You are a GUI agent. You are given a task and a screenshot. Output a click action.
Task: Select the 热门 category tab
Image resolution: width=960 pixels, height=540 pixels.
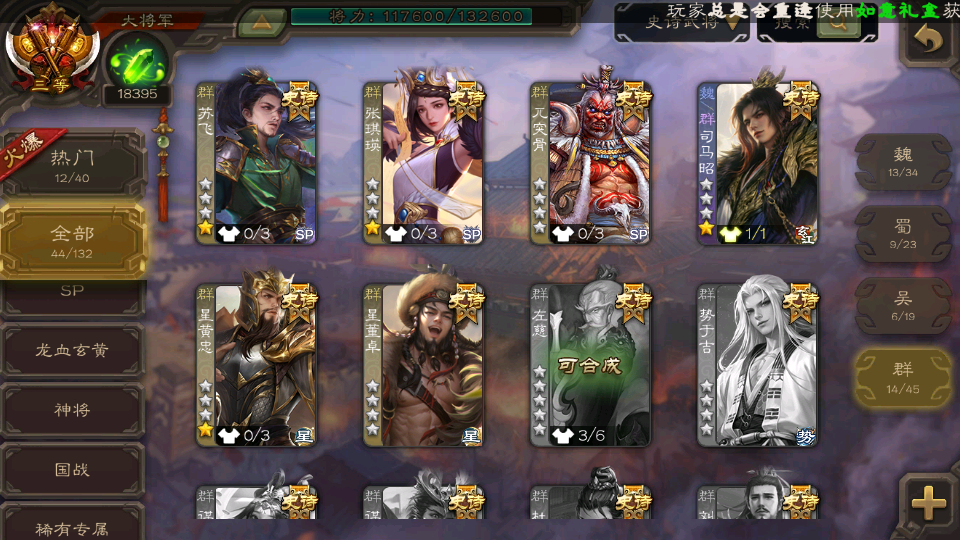coord(72,163)
